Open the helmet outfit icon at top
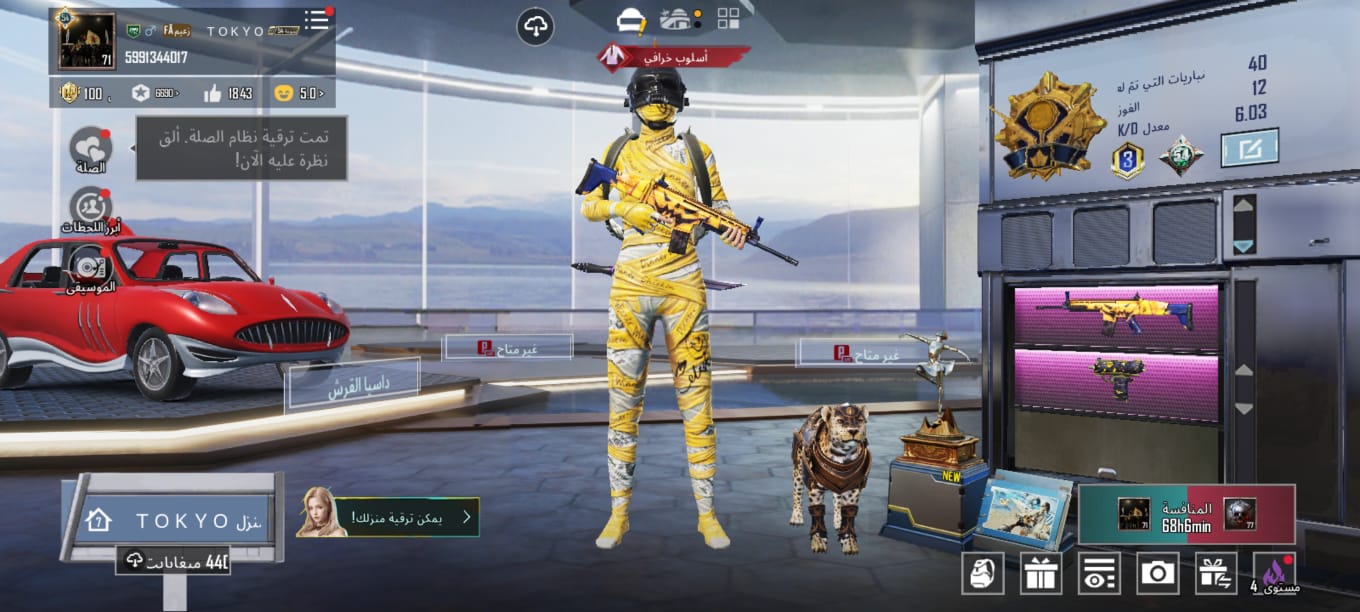This screenshot has width=1360, height=612. point(630,19)
